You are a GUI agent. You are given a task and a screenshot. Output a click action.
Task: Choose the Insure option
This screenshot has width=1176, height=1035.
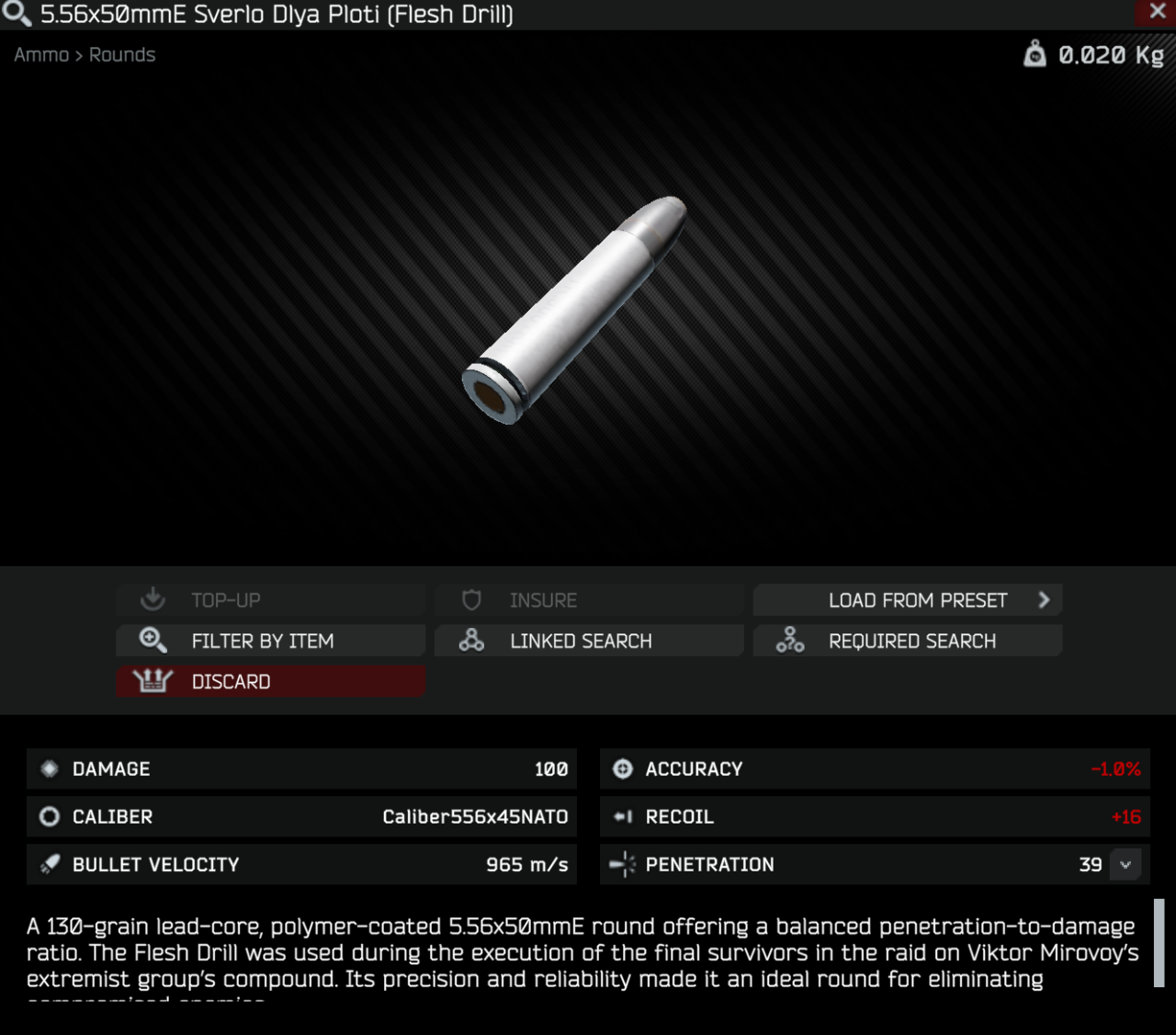tap(589, 600)
